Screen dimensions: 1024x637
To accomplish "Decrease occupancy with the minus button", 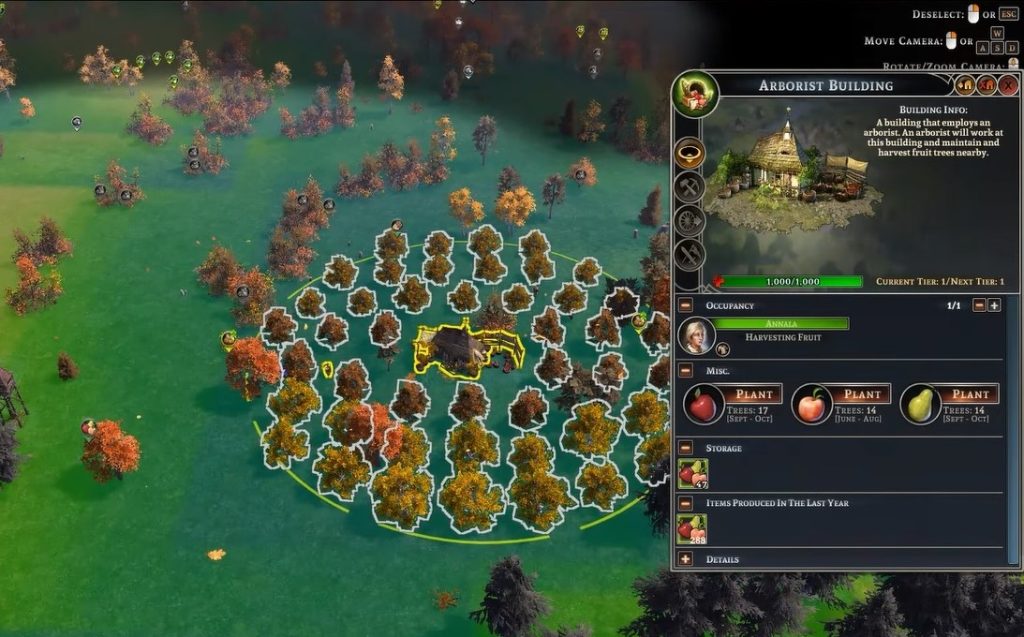I will coord(979,305).
